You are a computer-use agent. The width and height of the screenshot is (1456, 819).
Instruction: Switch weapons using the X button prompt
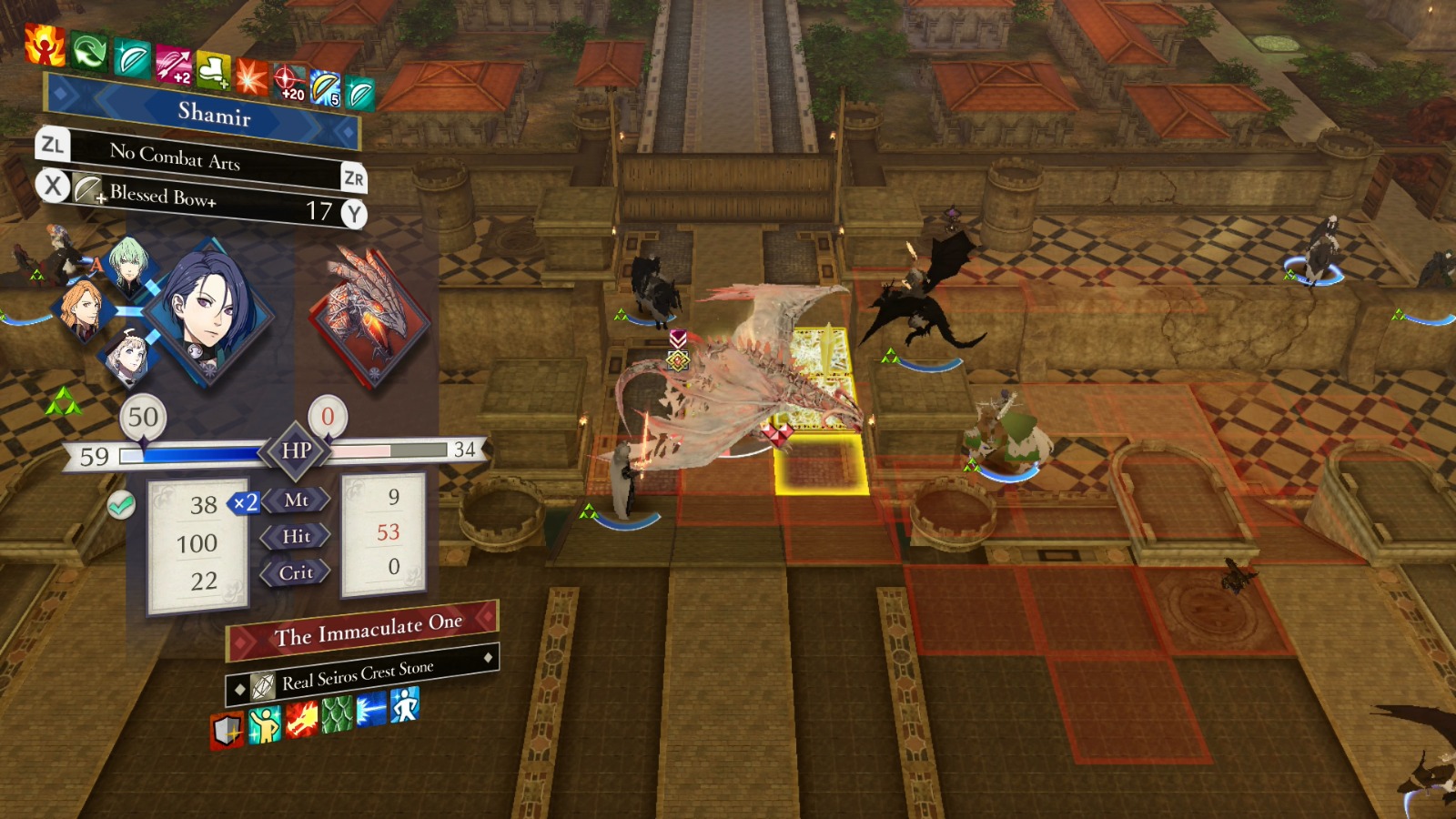click(x=52, y=188)
